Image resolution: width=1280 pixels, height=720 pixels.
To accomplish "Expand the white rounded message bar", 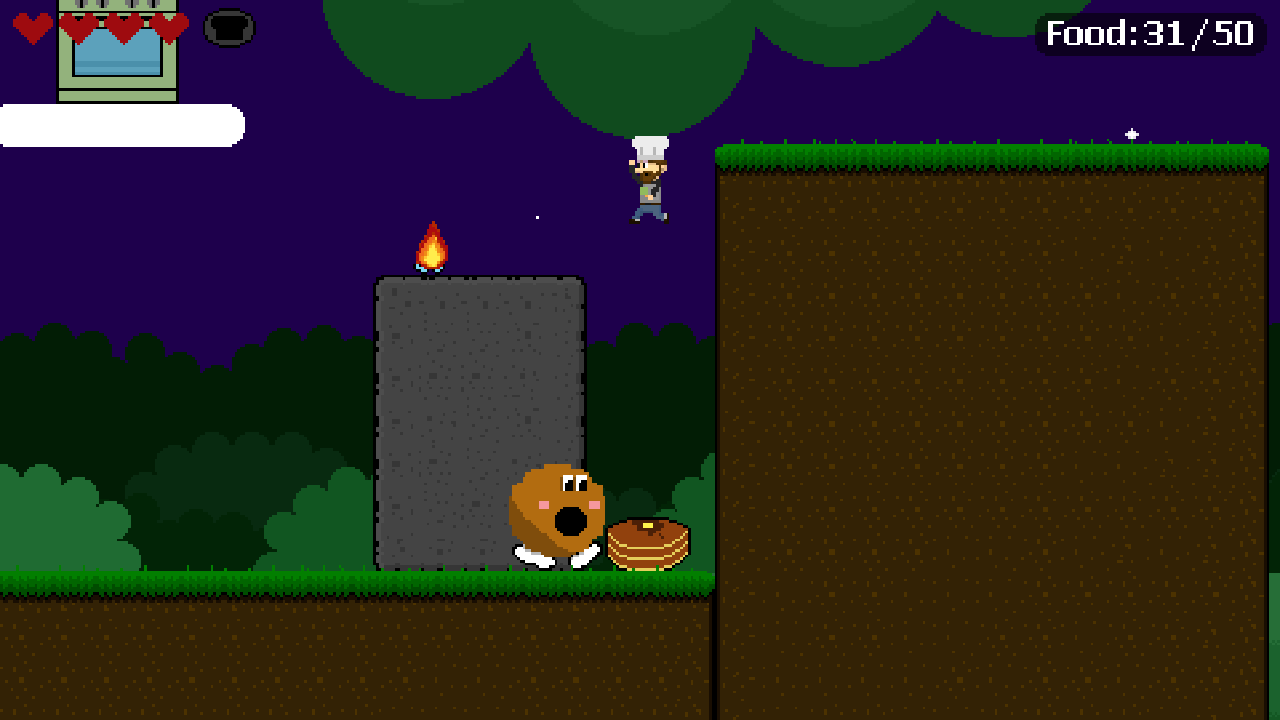I will tap(120, 123).
